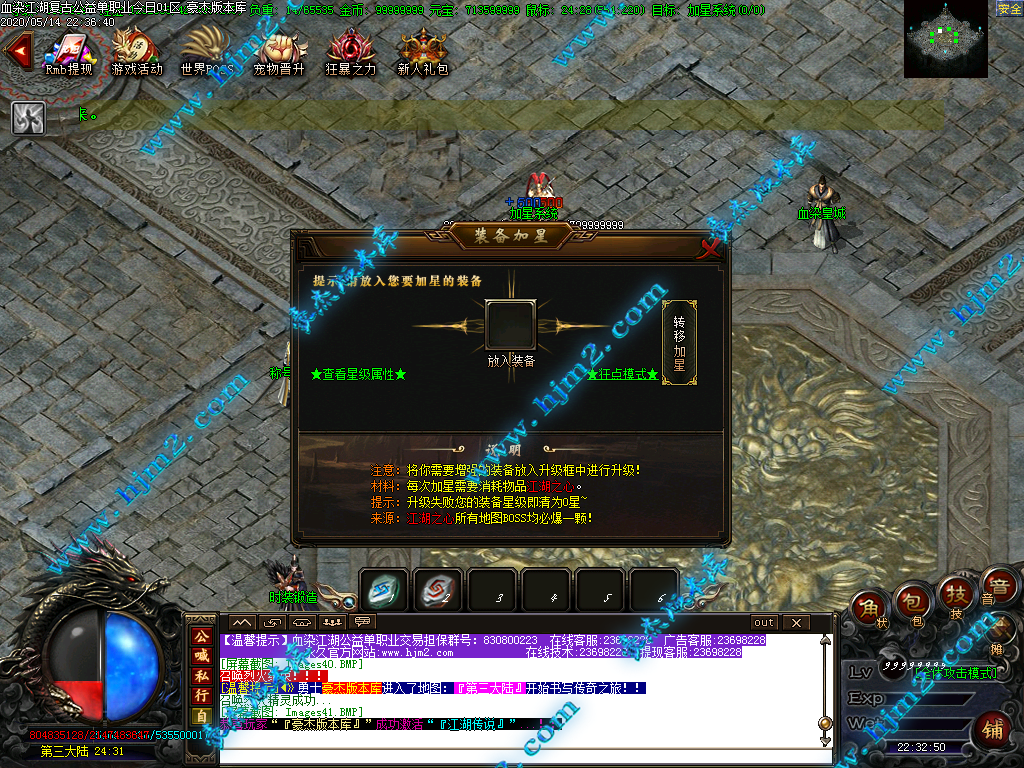Viewport: 1024px width, 768px height.
Task: Activate the 狂暴之力 berserk power icon
Action: [350, 52]
